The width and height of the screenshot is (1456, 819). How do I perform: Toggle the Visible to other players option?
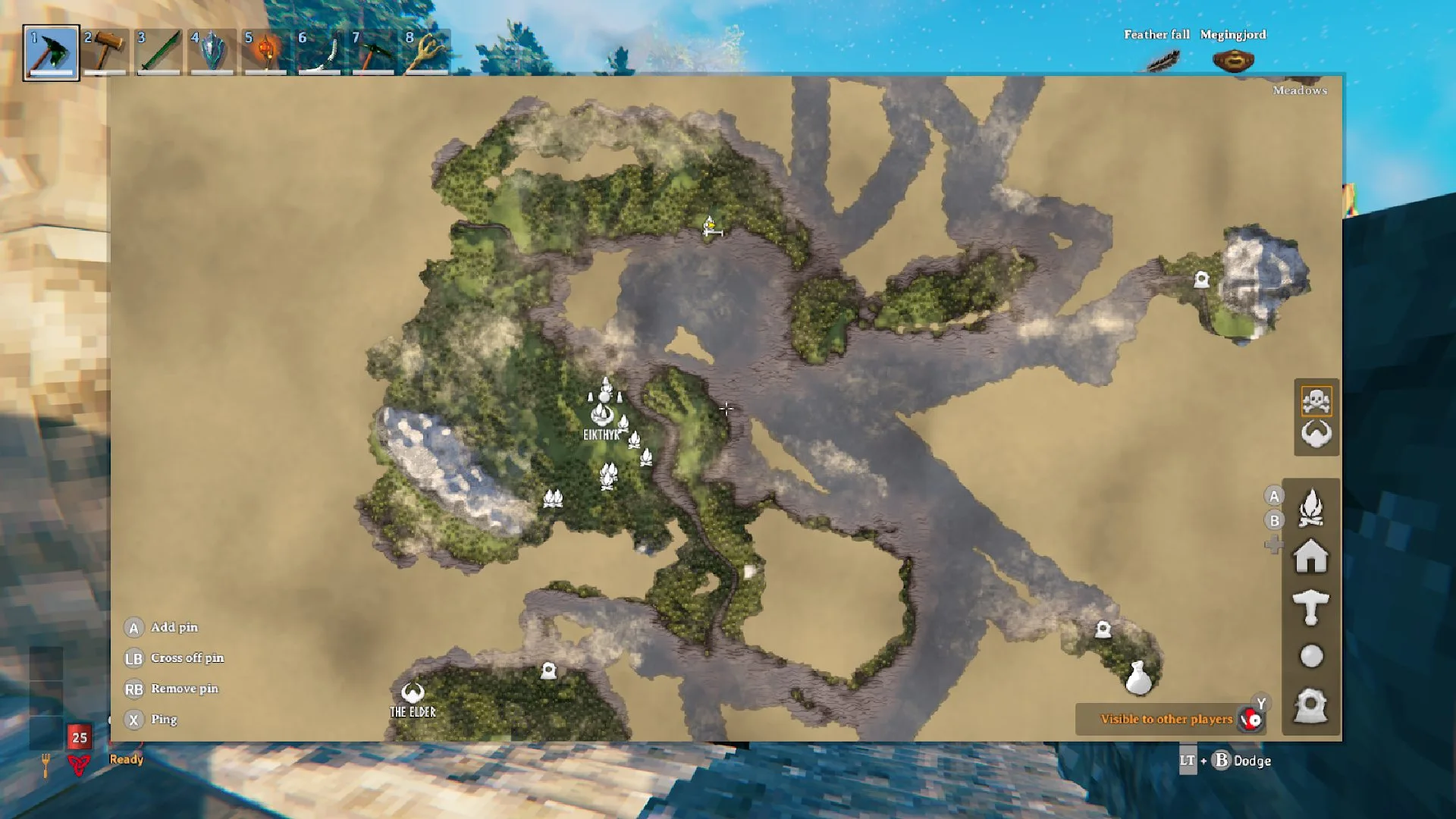pyautogui.click(x=1166, y=720)
